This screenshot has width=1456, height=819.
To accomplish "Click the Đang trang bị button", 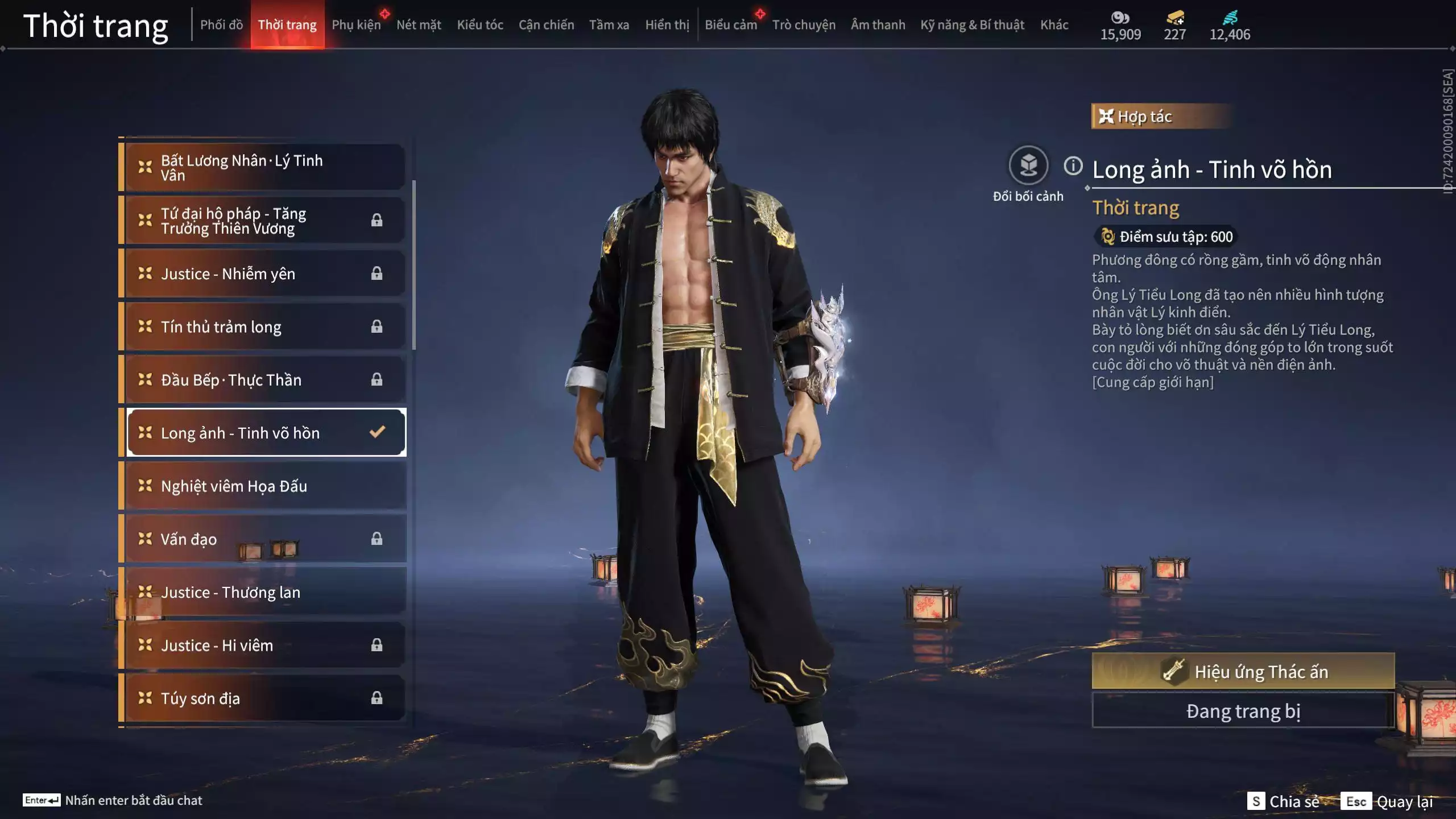I will coord(1243,711).
